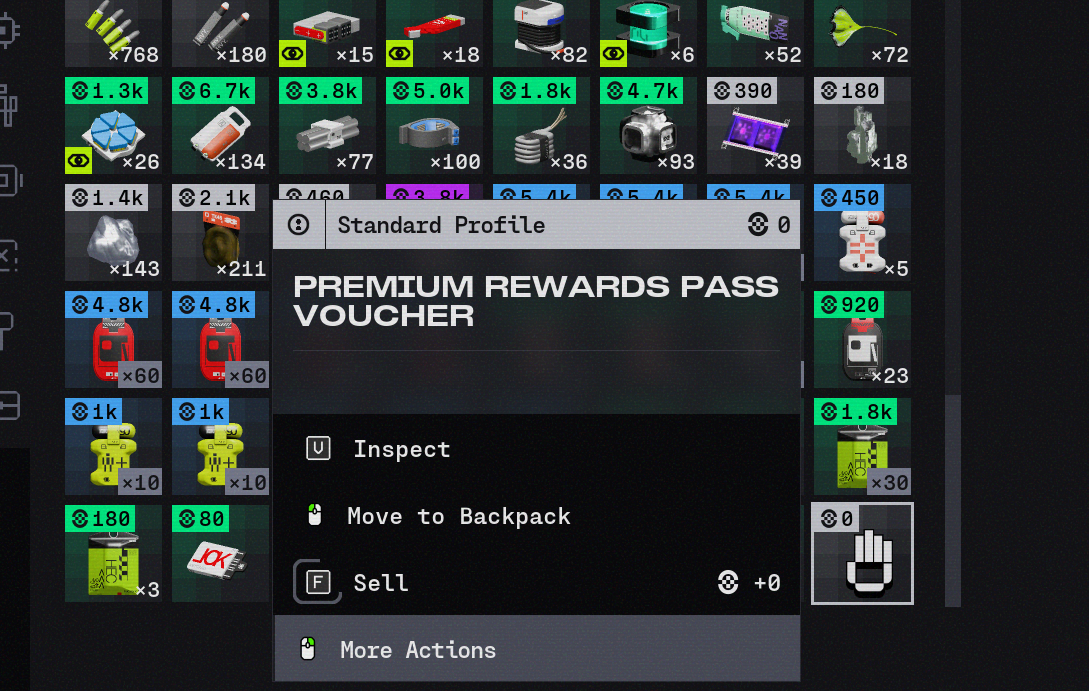Choose the item worth 920 with 23
This screenshot has width=1089, height=691.
[x=862, y=339]
